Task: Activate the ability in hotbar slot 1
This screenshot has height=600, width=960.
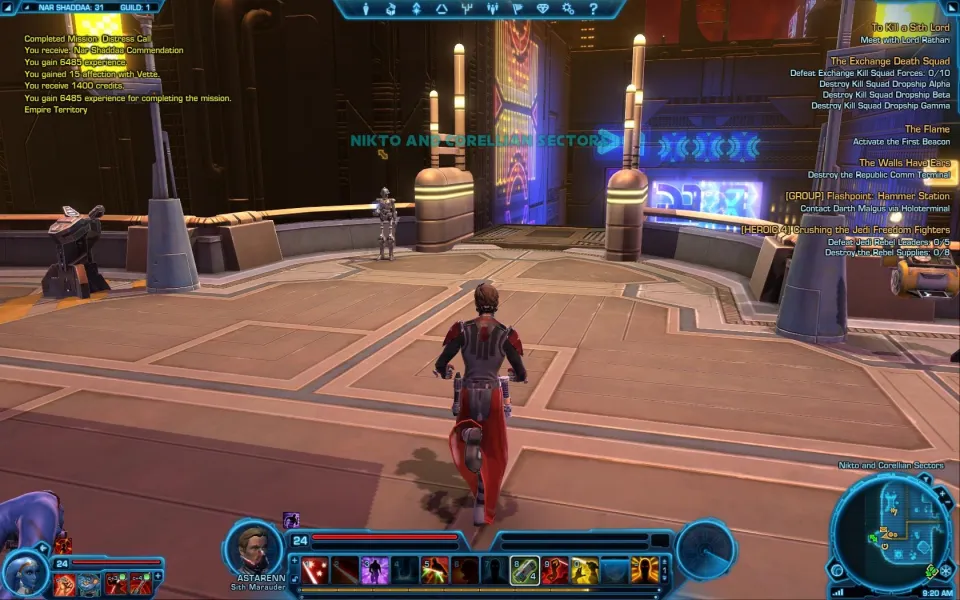Action: (315, 570)
